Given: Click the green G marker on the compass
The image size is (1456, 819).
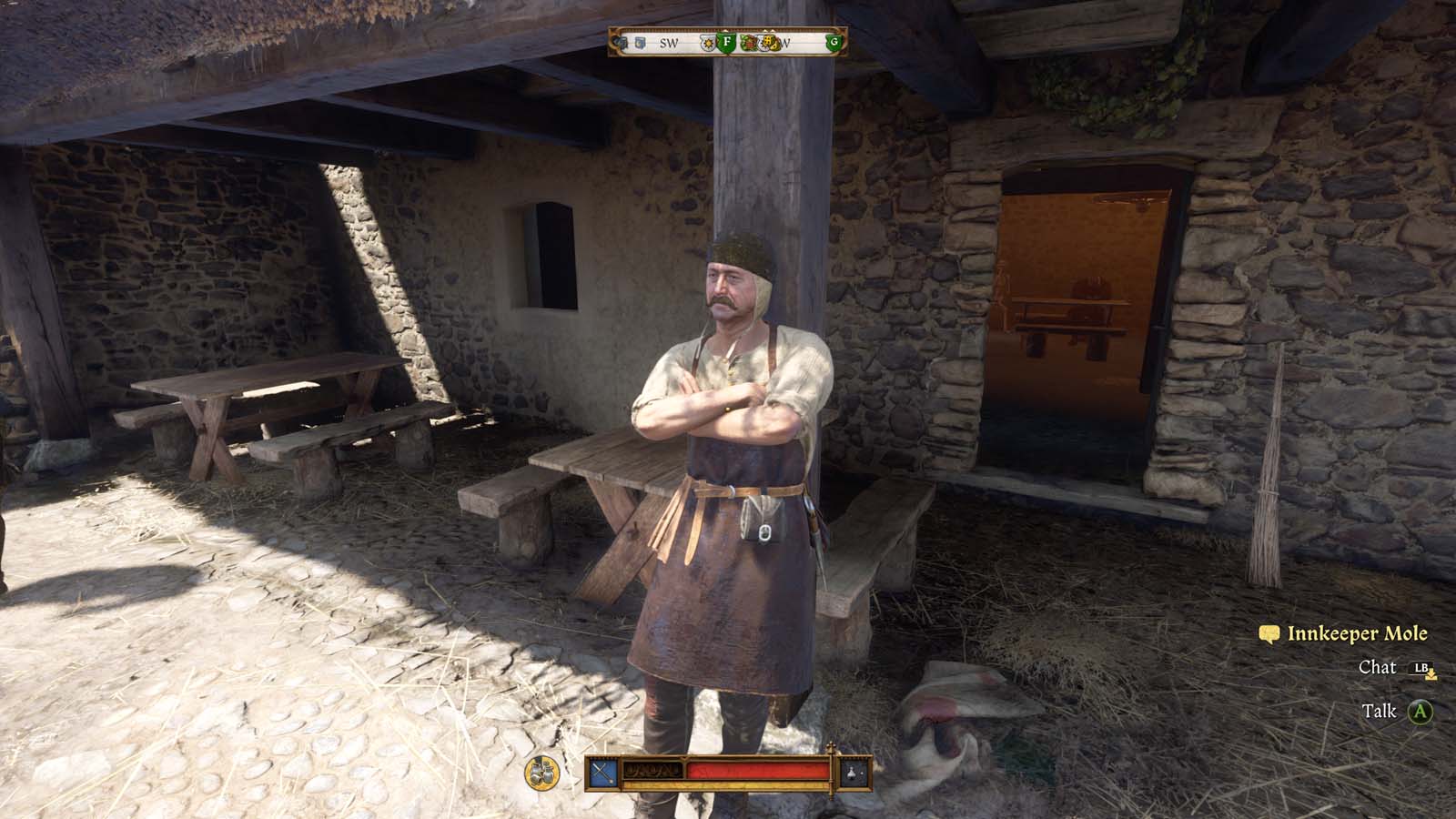Looking at the screenshot, I should click(834, 41).
